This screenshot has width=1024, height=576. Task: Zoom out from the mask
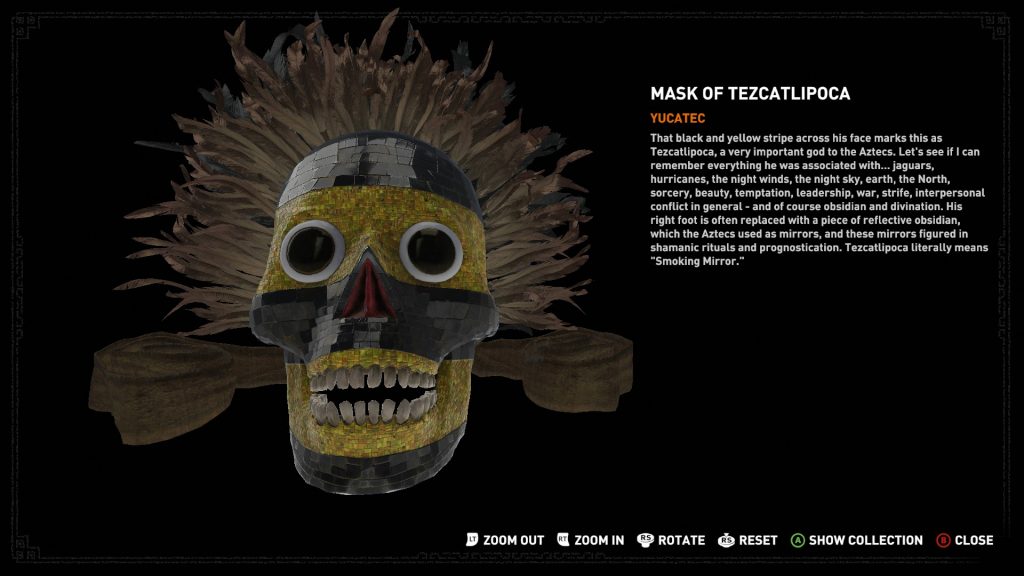[505, 540]
